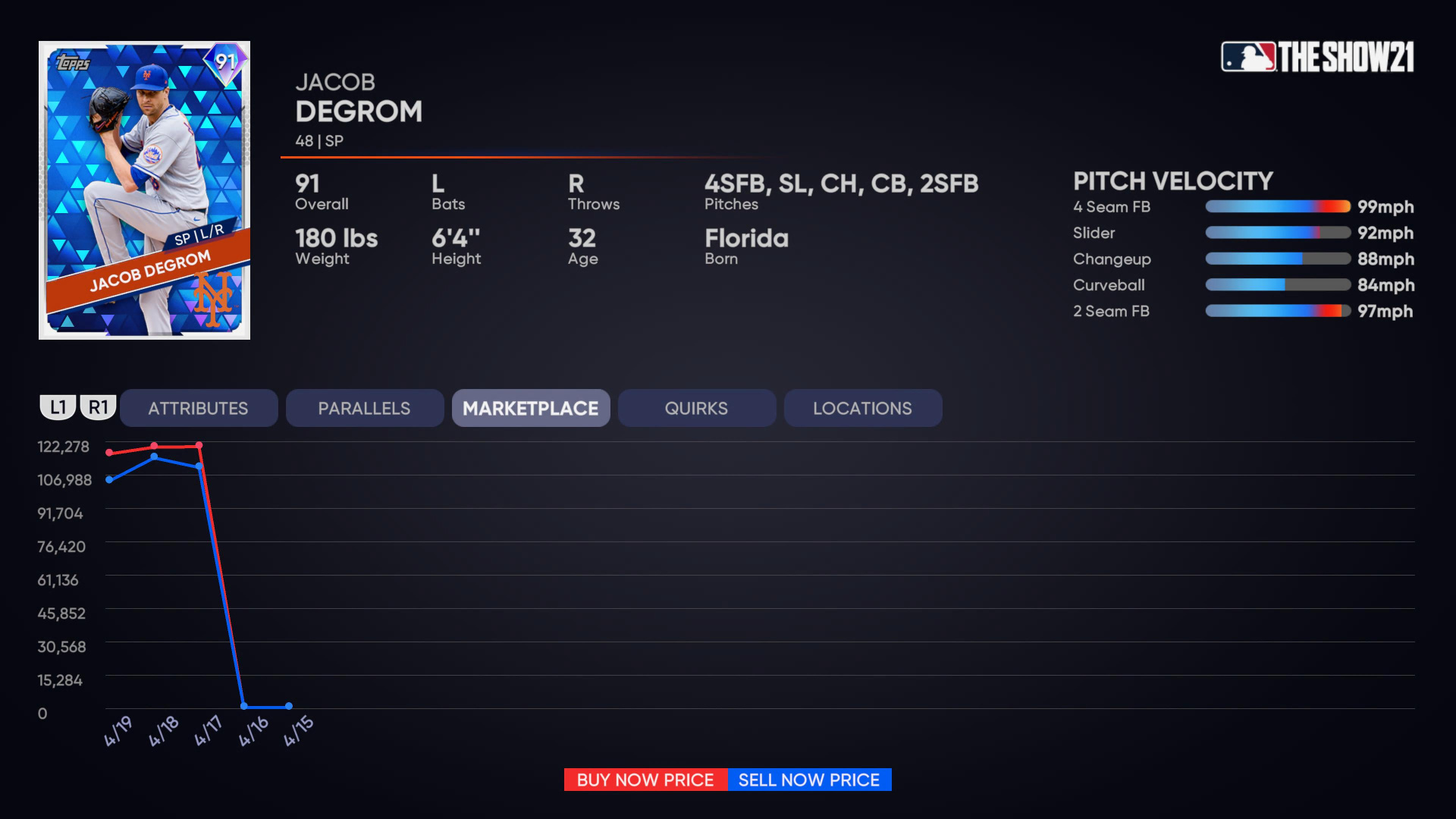Click the SELL NOW PRICE button
1456x819 pixels.
coord(808,780)
